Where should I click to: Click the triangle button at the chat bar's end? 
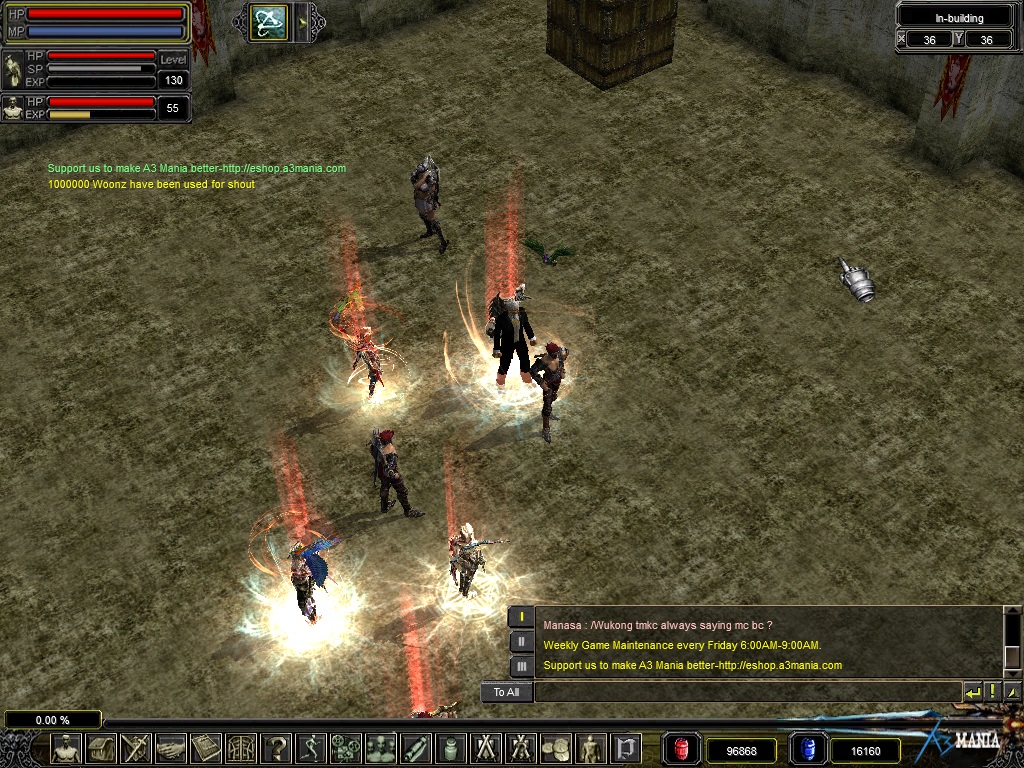pos(1012,692)
